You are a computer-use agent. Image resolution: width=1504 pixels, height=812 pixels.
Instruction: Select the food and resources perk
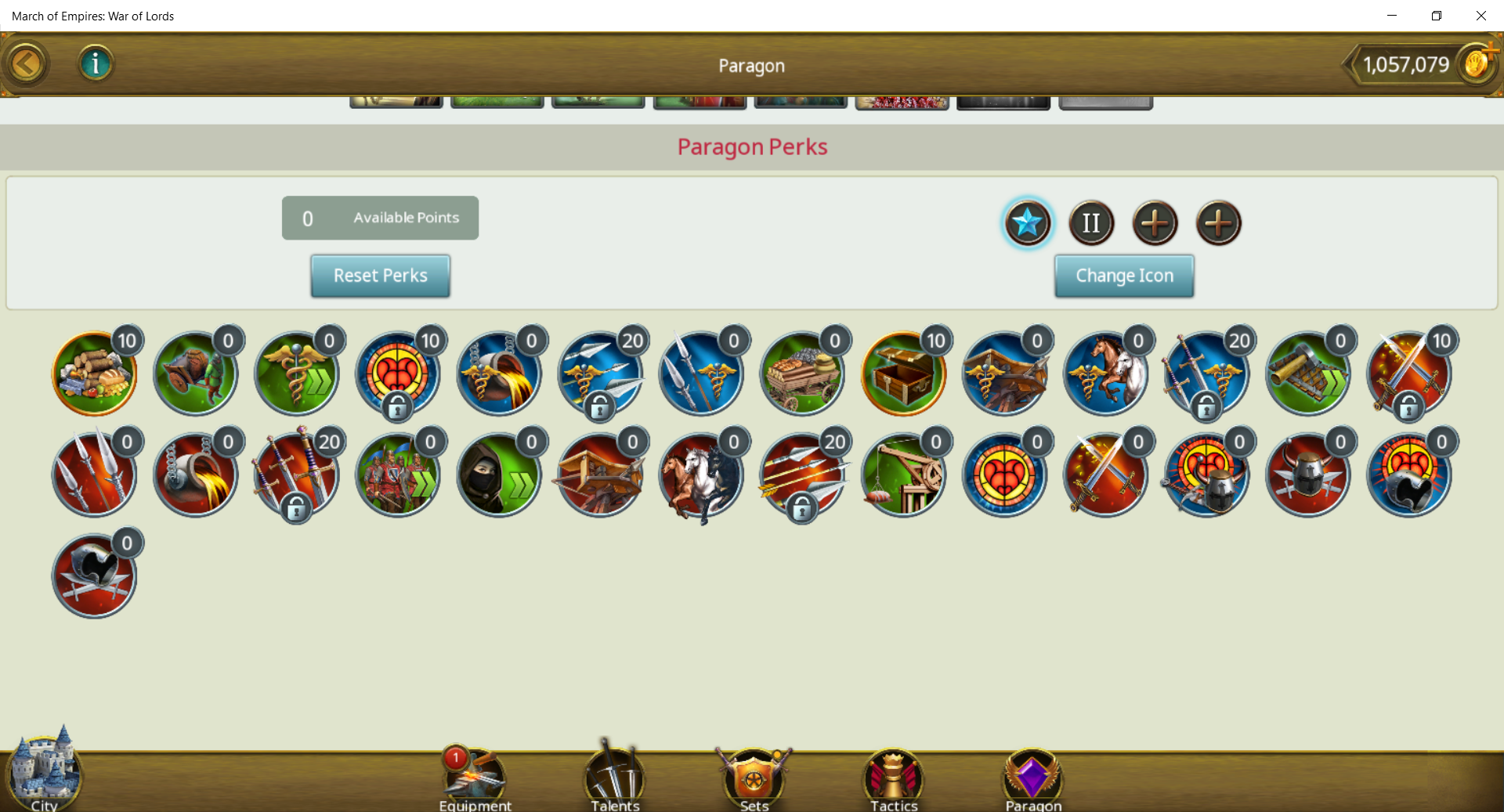(94, 374)
